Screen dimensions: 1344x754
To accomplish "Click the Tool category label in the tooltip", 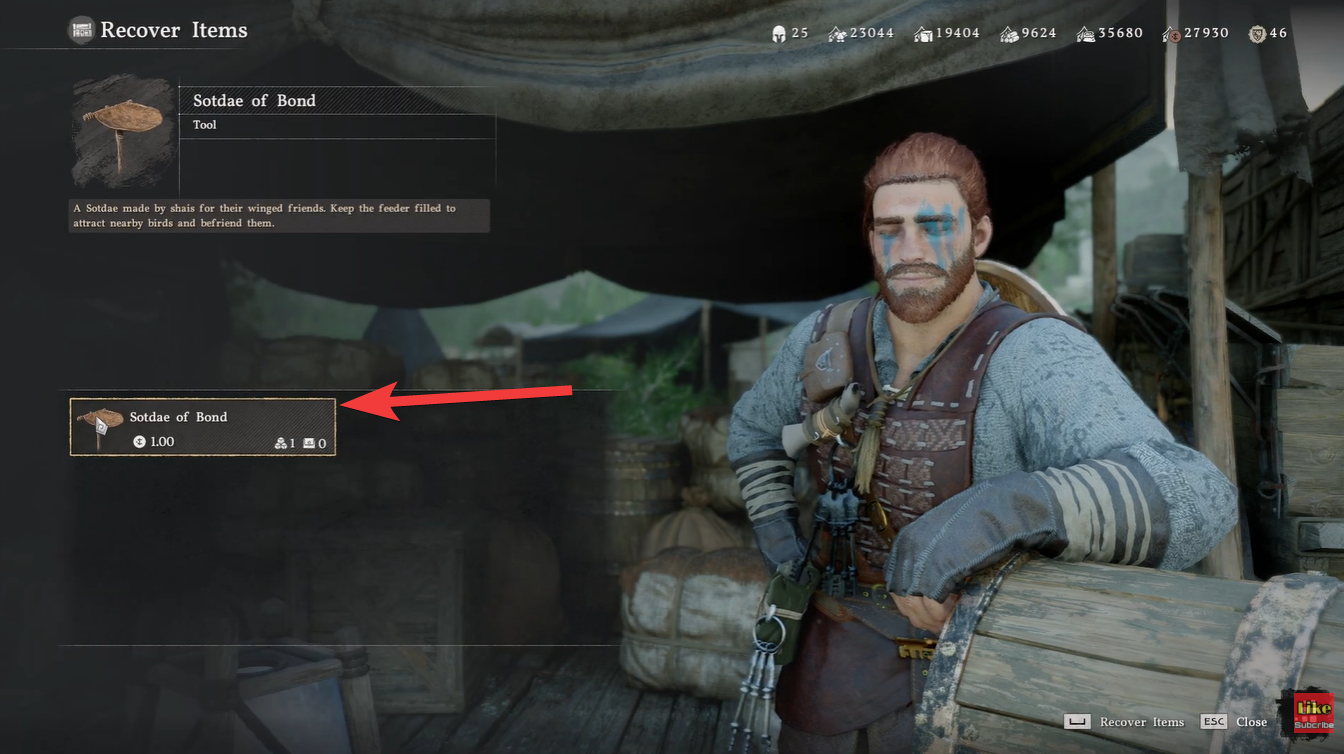I will (204, 124).
